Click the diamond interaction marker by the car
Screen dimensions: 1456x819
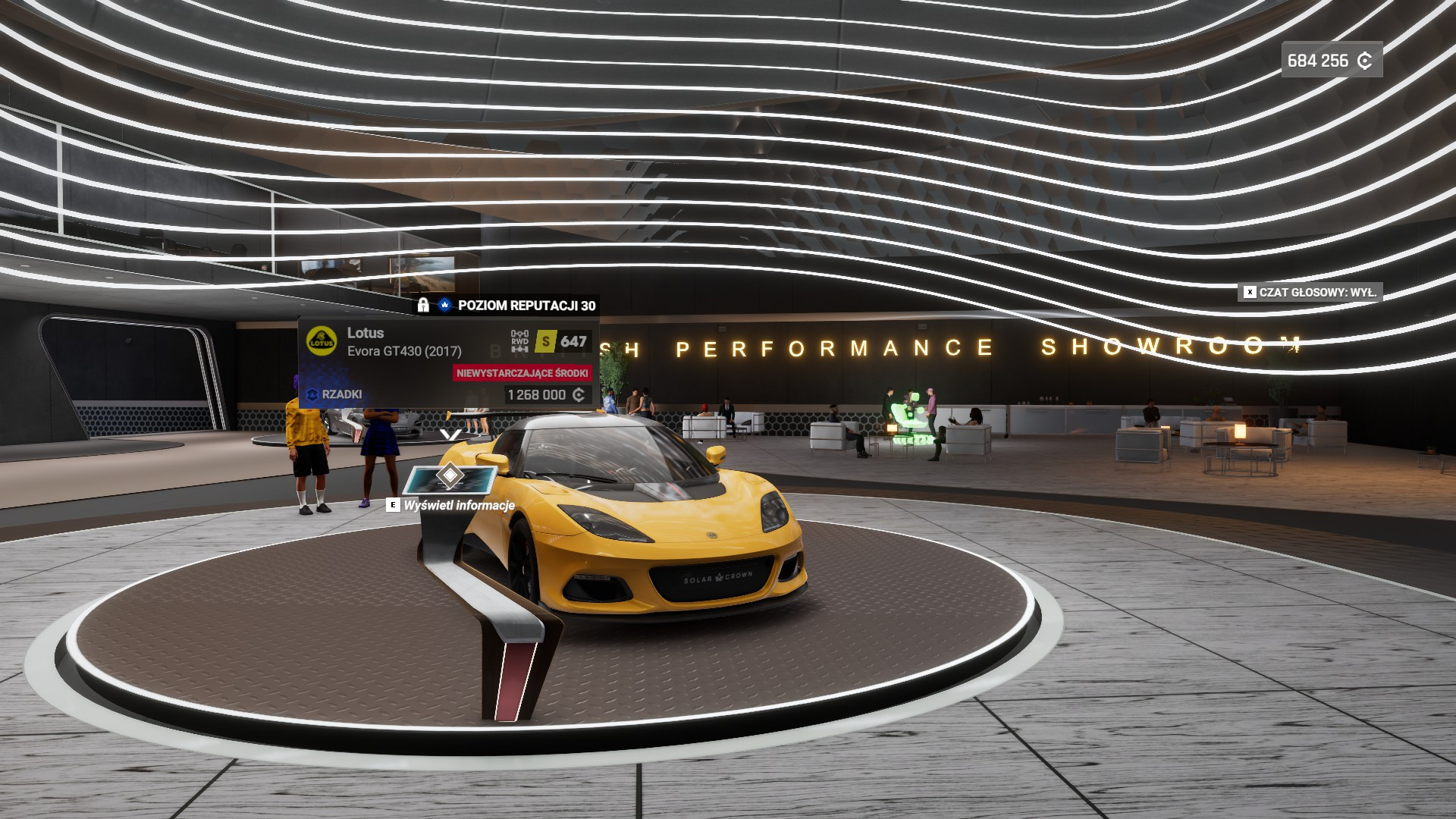[450, 476]
